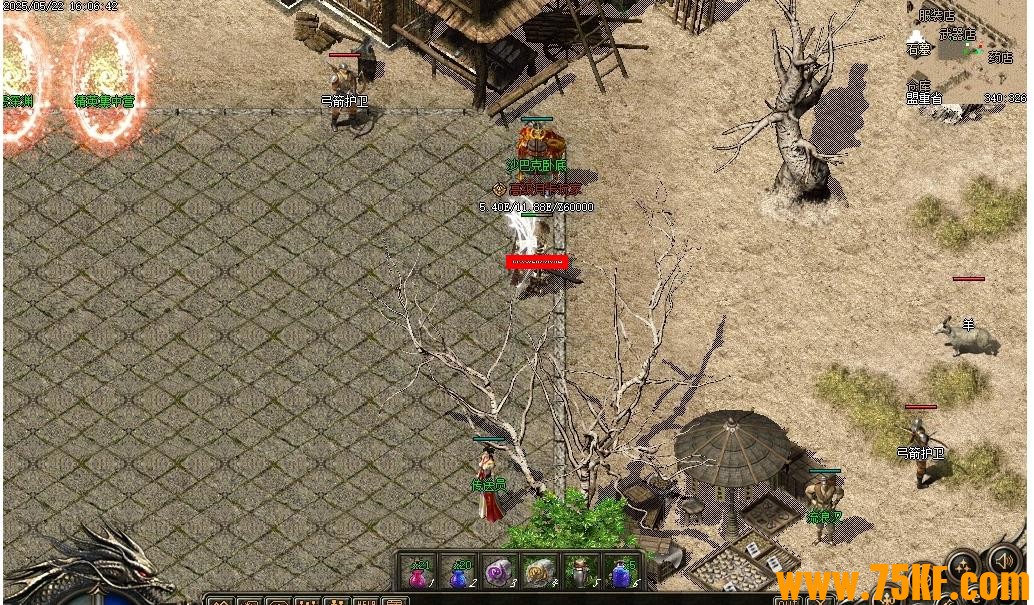1034x605 pixels.
Task: Use the large blue potion in slot 6
Action: pyautogui.click(x=622, y=574)
